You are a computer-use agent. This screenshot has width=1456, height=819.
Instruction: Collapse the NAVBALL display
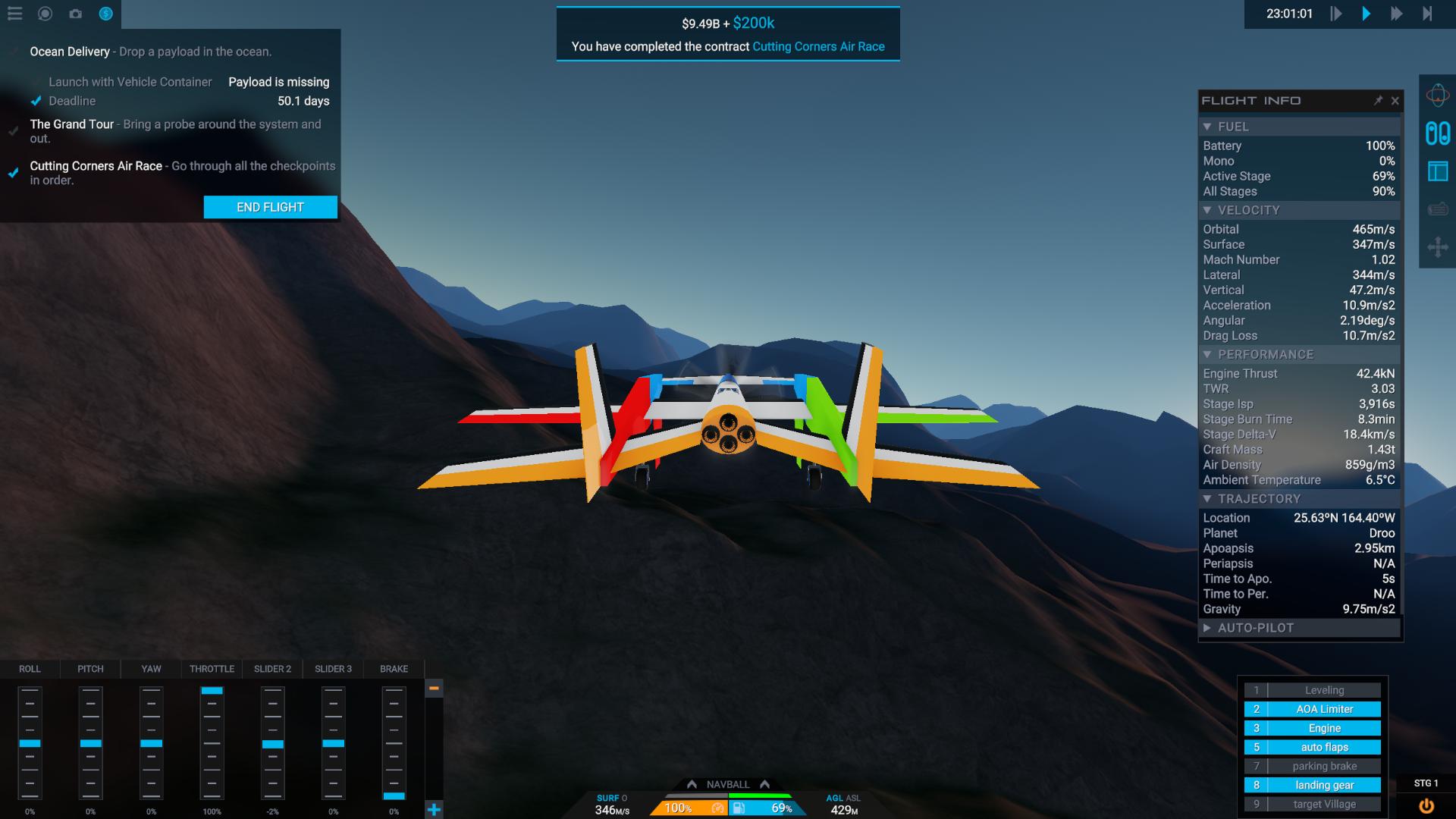point(729,784)
